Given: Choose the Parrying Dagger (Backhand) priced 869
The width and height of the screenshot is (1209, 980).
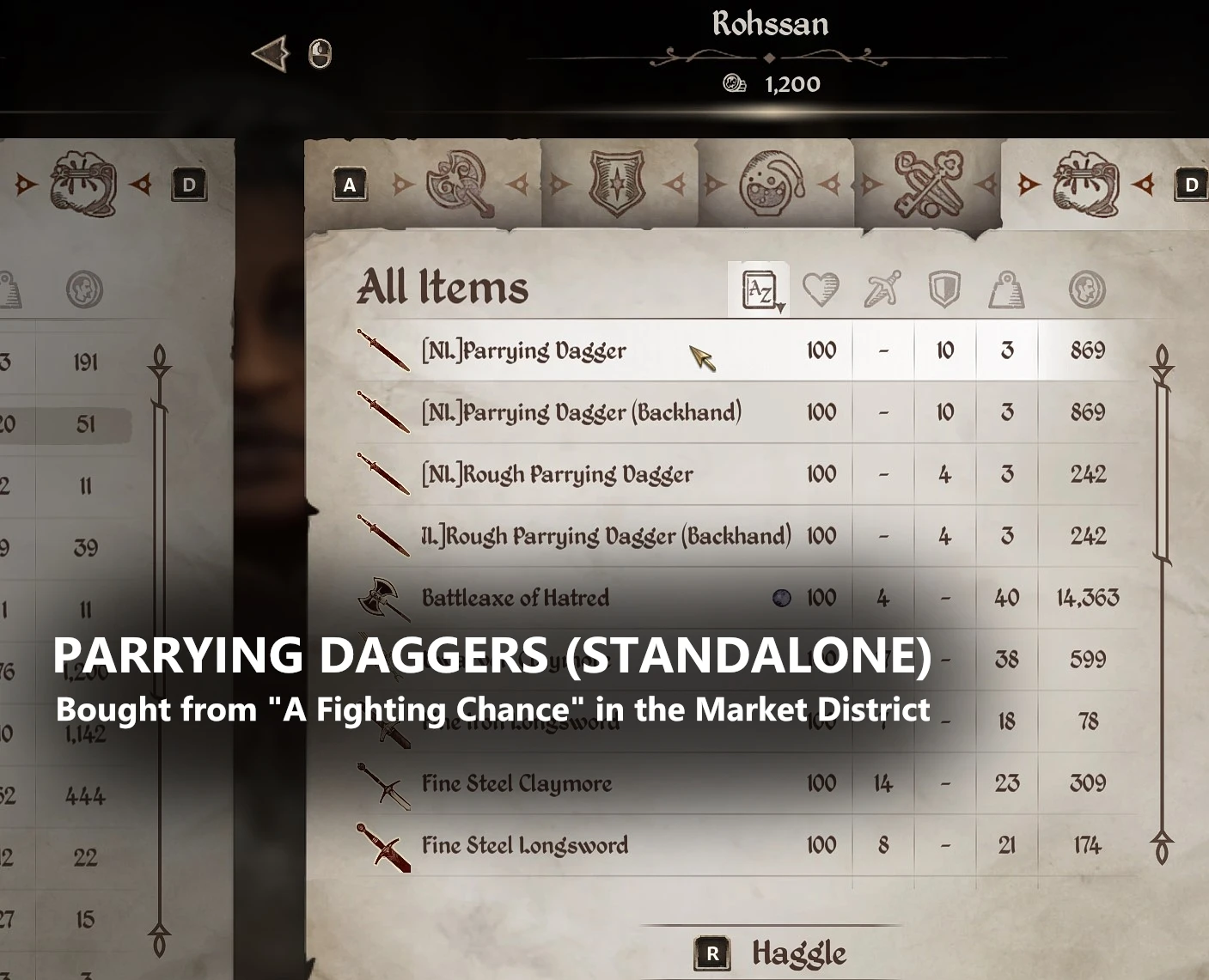Looking at the screenshot, I should (x=581, y=412).
